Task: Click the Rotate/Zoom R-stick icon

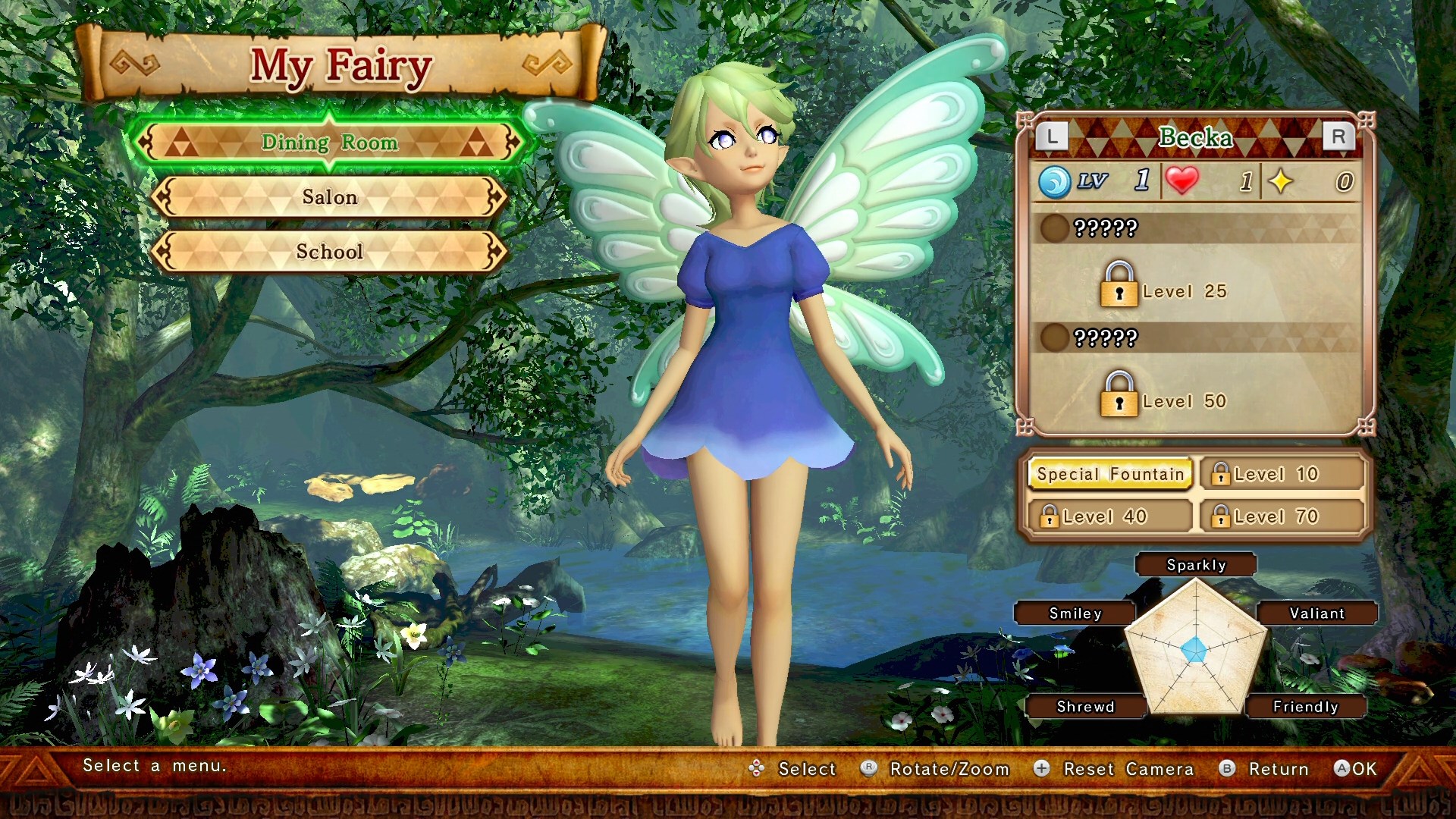Action: coord(869,769)
